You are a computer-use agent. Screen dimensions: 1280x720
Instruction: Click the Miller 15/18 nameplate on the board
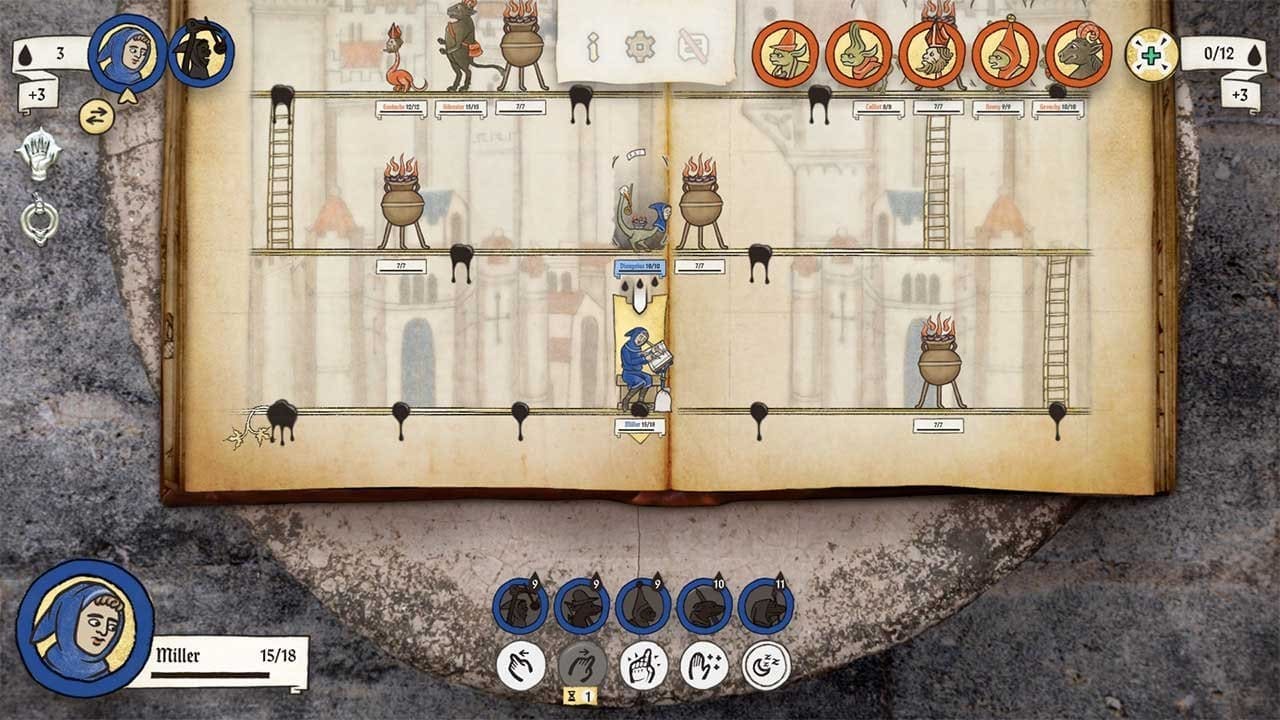tap(642, 427)
